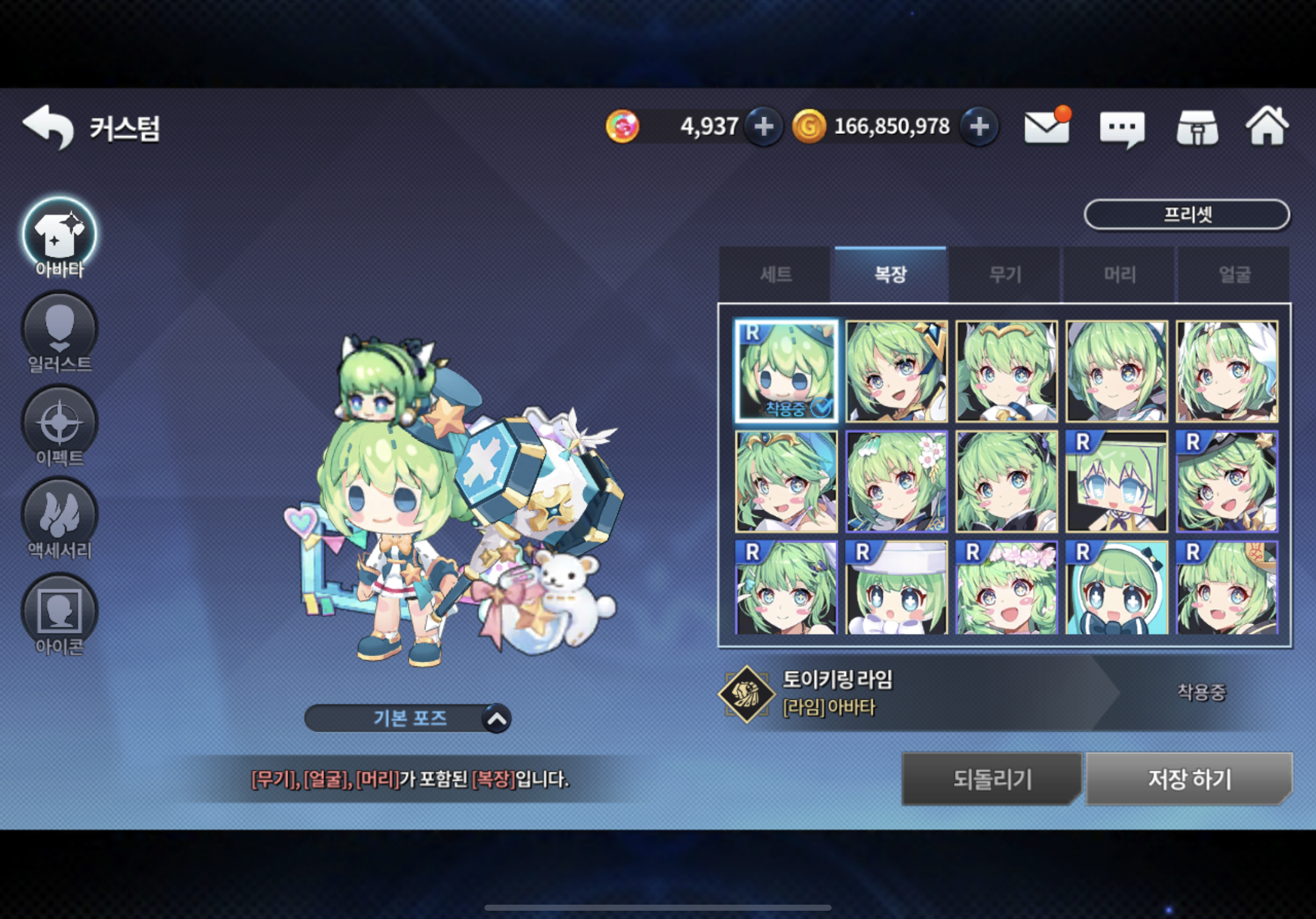
Task: Select the 일러스트 illustration category
Action: pos(60,332)
